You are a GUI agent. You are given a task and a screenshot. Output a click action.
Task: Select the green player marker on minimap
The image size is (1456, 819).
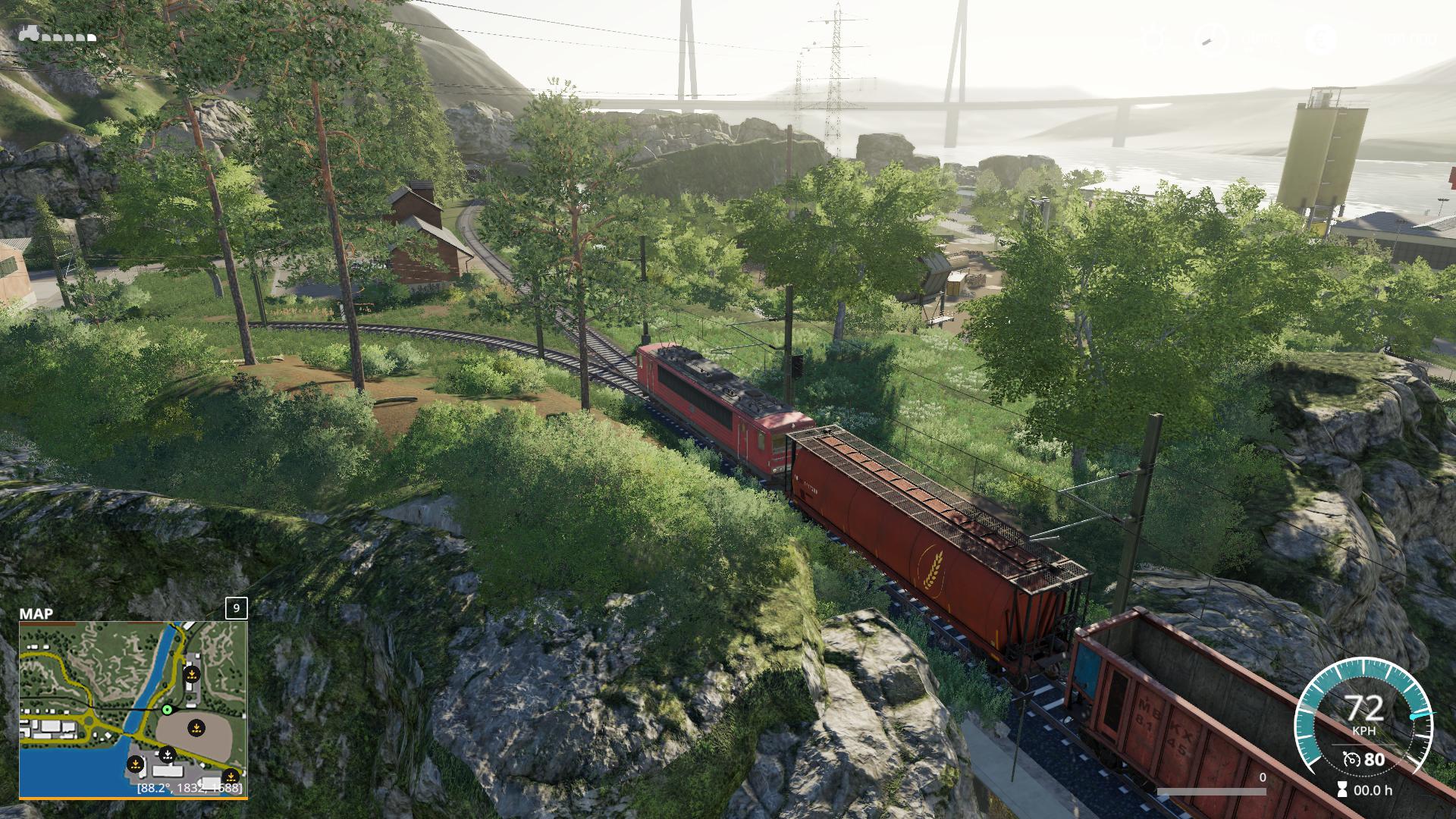167,710
